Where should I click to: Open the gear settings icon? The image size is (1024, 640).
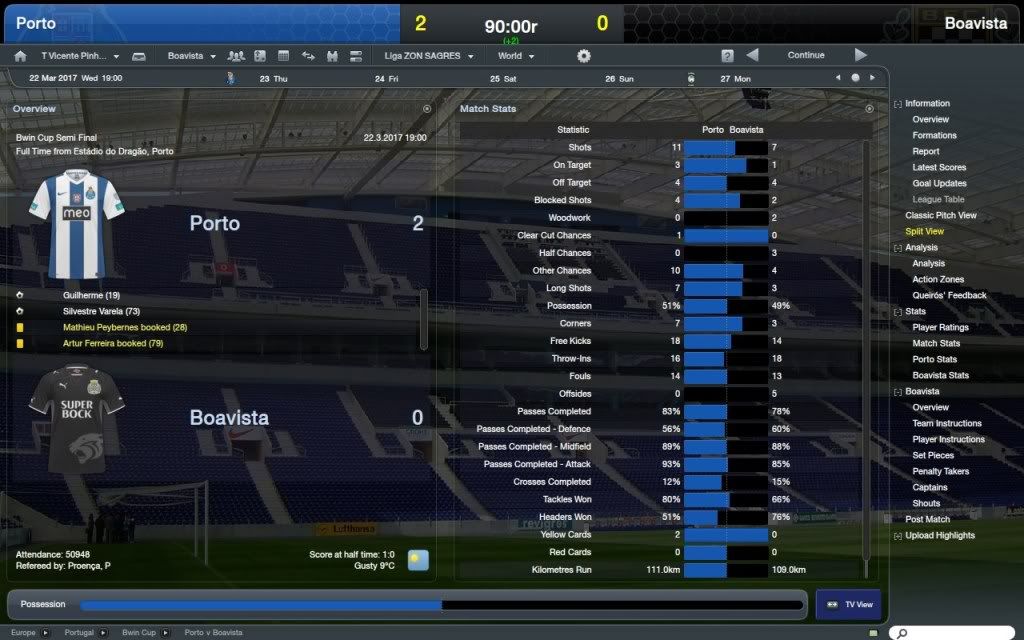(584, 56)
